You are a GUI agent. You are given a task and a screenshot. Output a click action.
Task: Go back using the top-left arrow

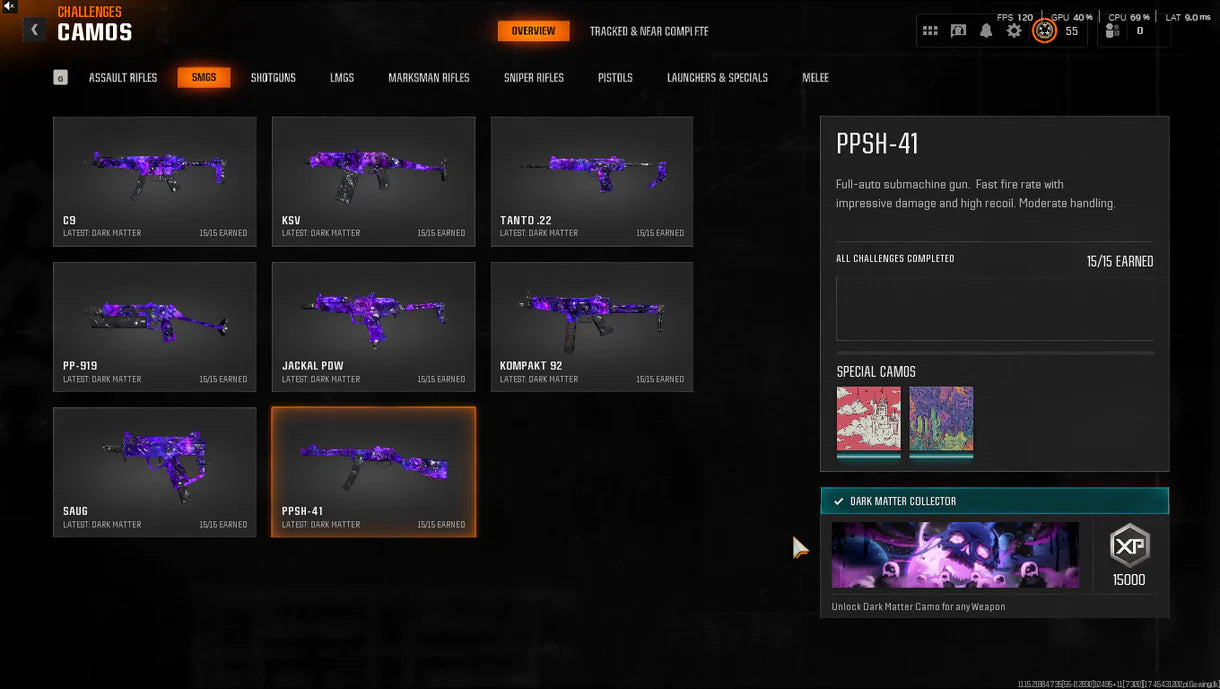point(35,30)
